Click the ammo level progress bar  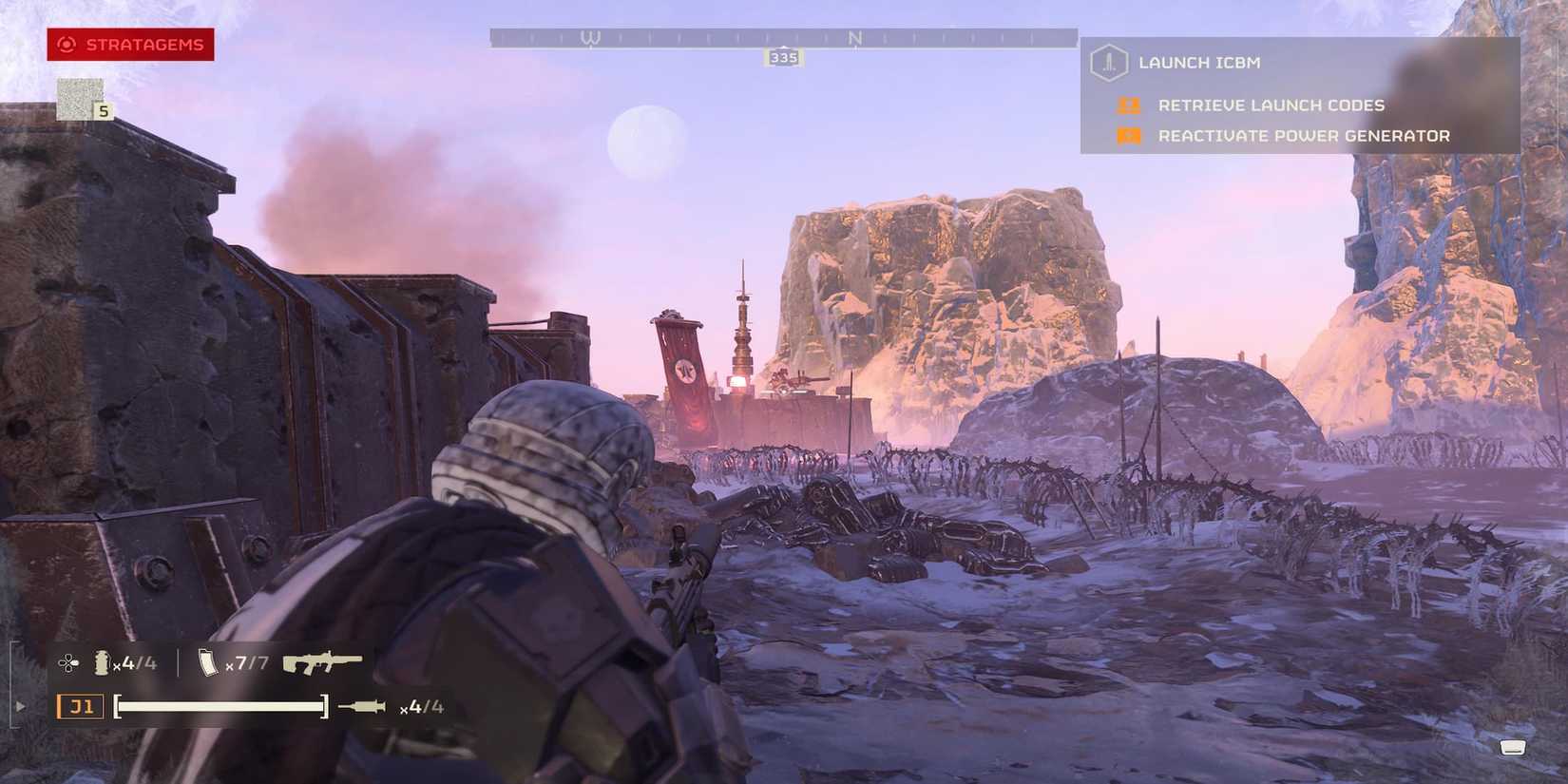point(223,706)
